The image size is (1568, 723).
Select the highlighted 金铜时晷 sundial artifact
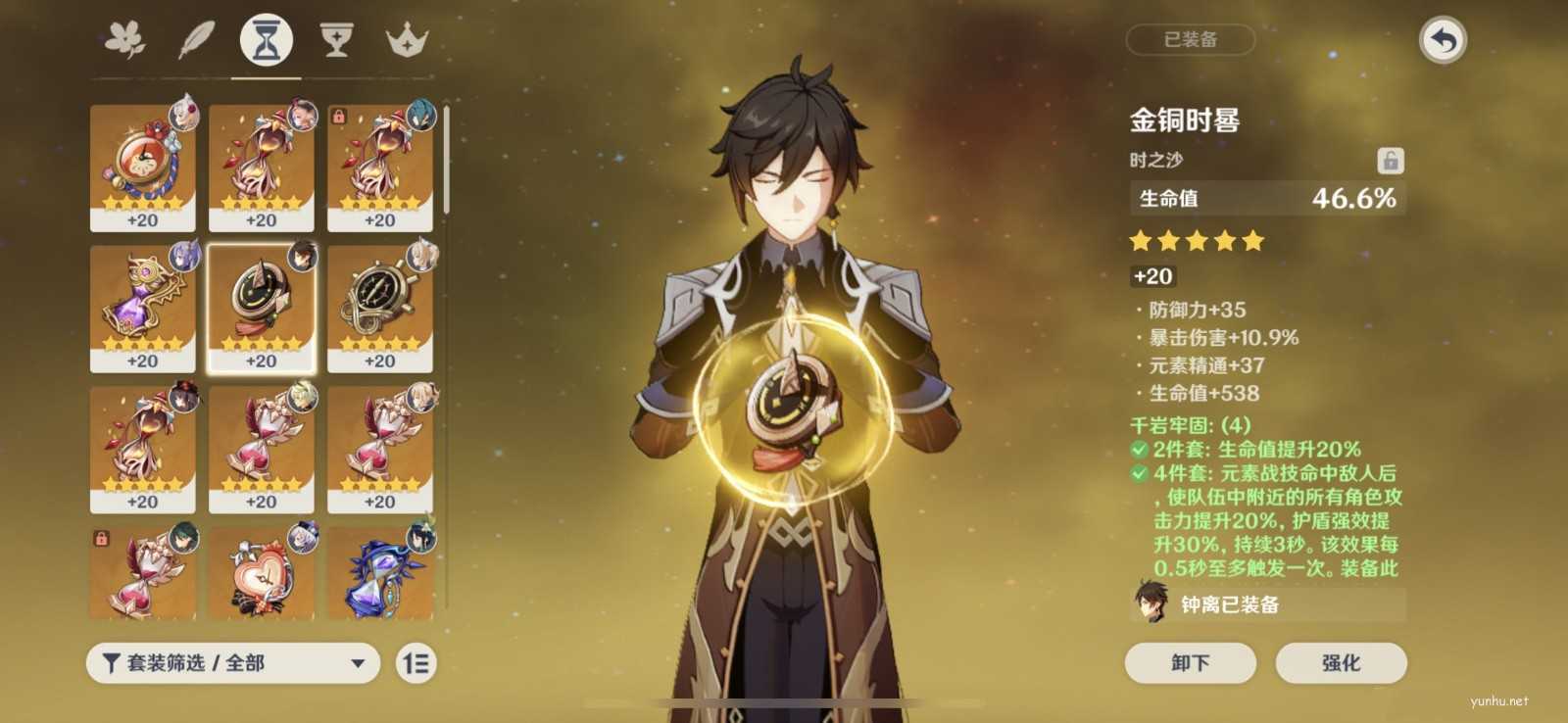tap(262, 308)
